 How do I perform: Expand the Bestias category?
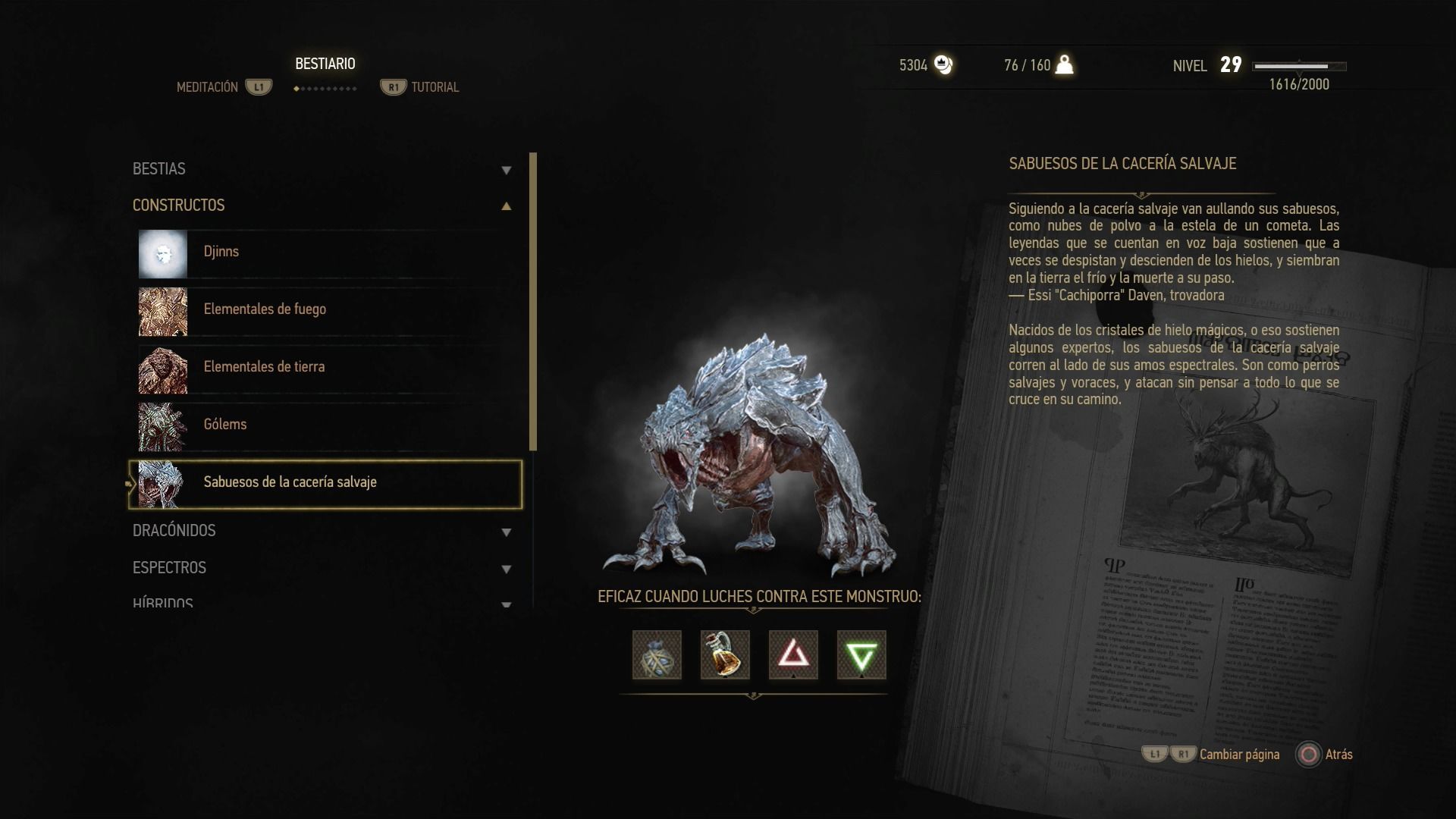pos(322,169)
